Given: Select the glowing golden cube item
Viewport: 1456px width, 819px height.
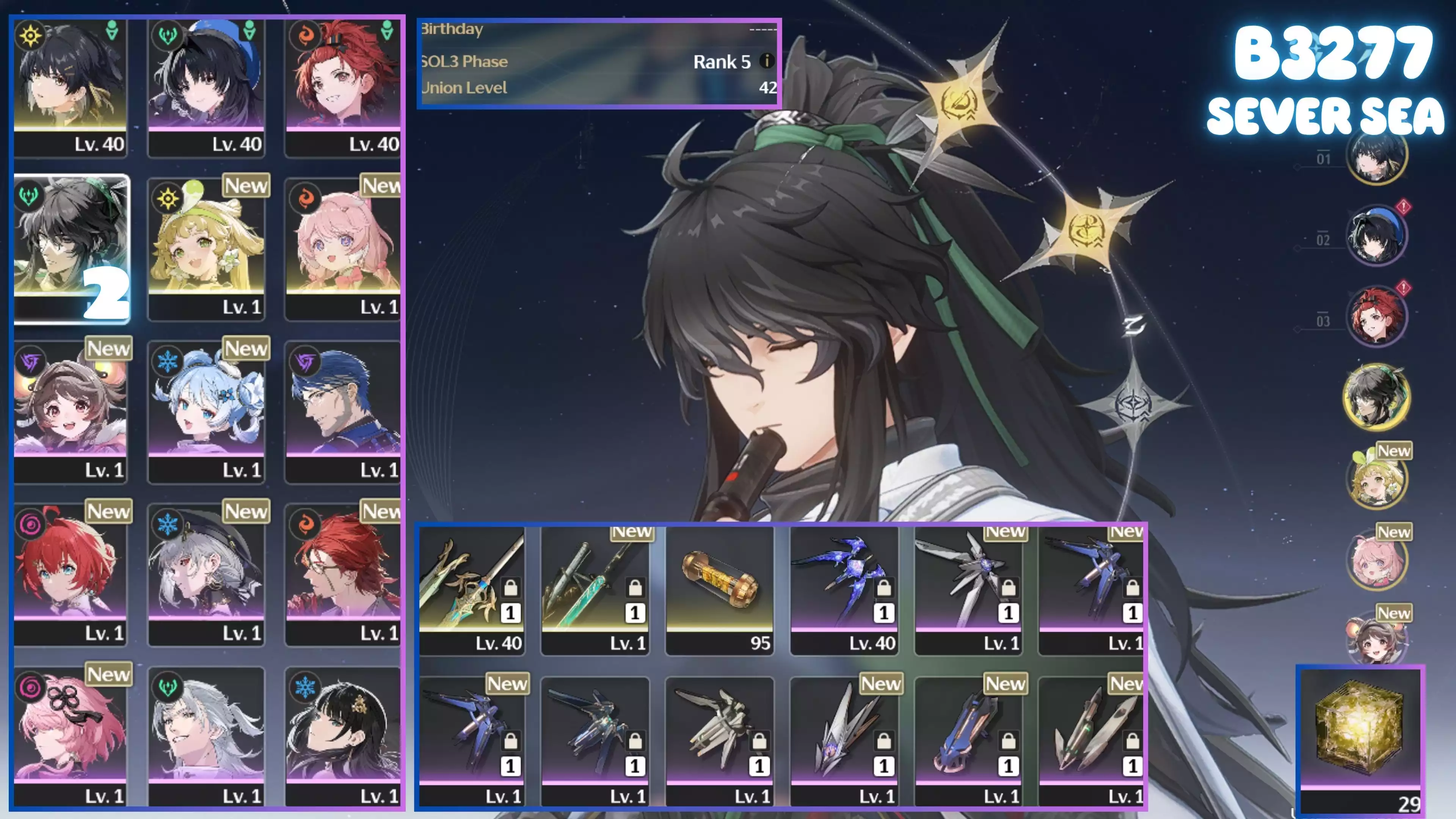Looking at the screenshot, I should click(1360, 729).
